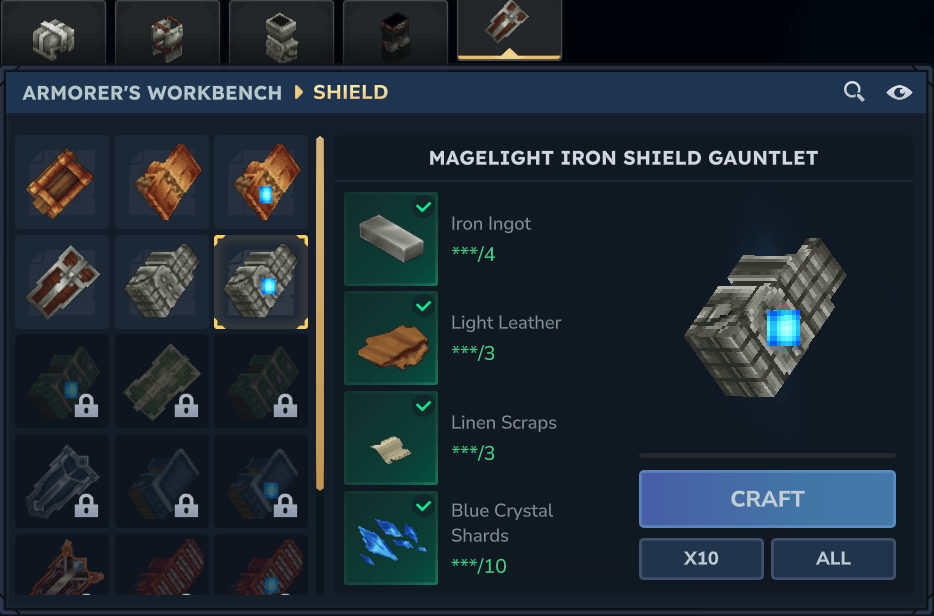Select the iron-rimmed wooden shield recipe
The image size is (934, 616).
(62, 282)
